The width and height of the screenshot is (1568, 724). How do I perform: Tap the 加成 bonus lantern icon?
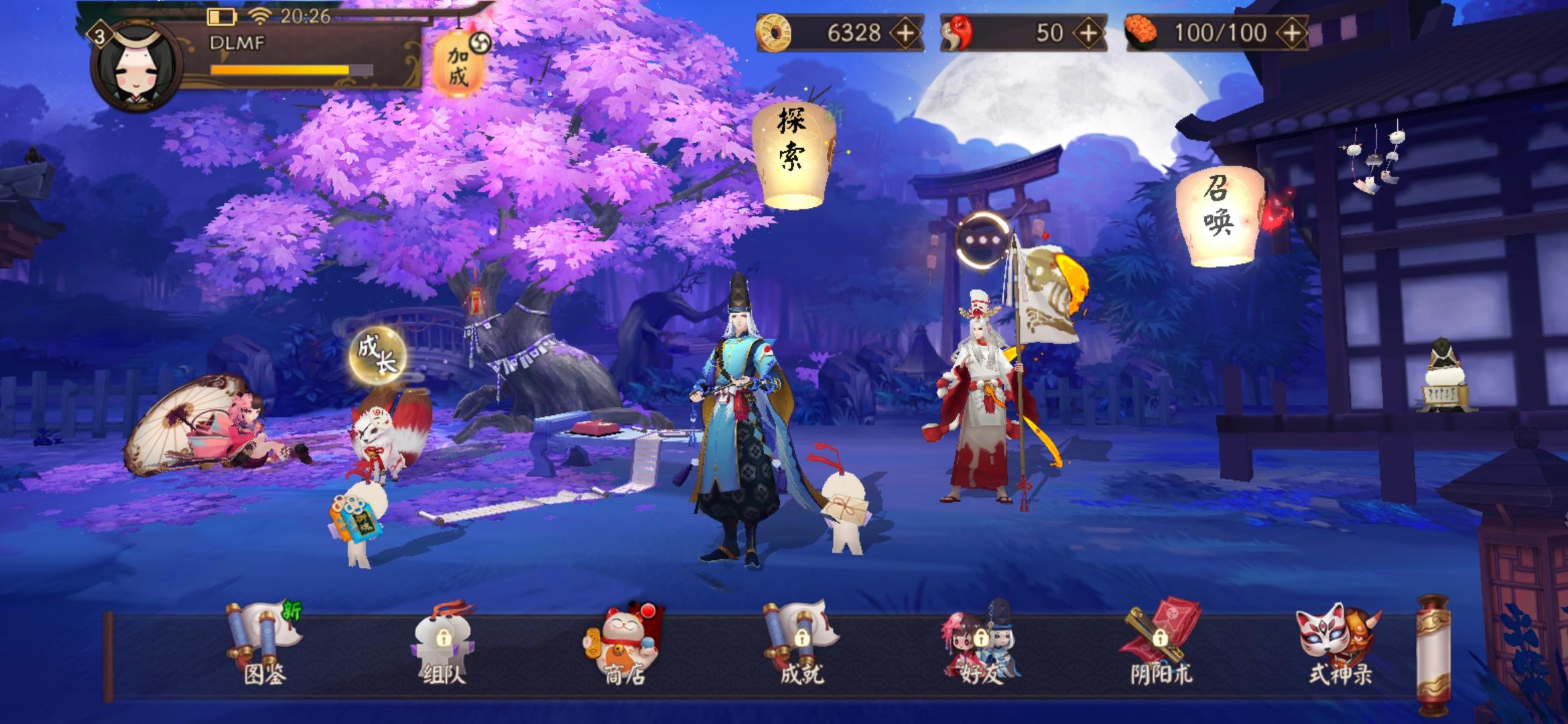pos(458,62)
